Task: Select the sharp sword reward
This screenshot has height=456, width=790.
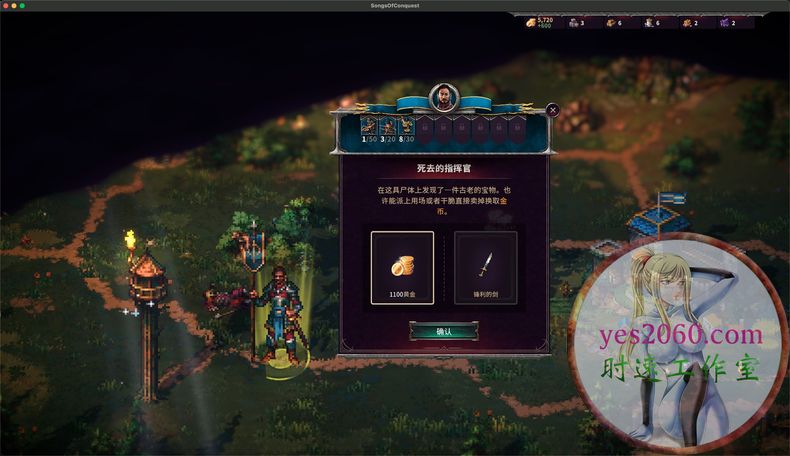Action: (x=485, y=267)
